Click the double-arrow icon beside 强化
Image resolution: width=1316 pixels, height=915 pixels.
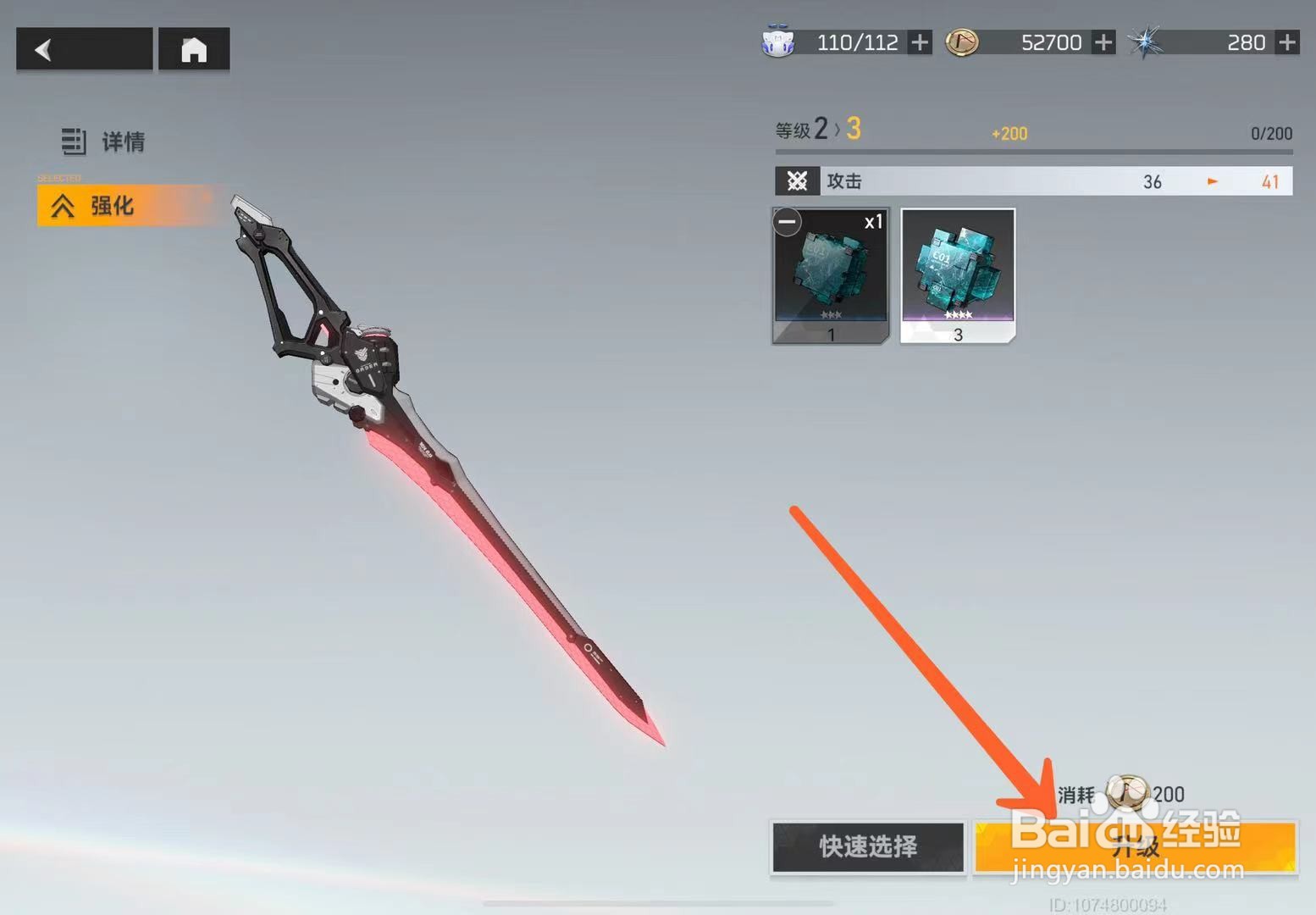click(x=64, y=204)
